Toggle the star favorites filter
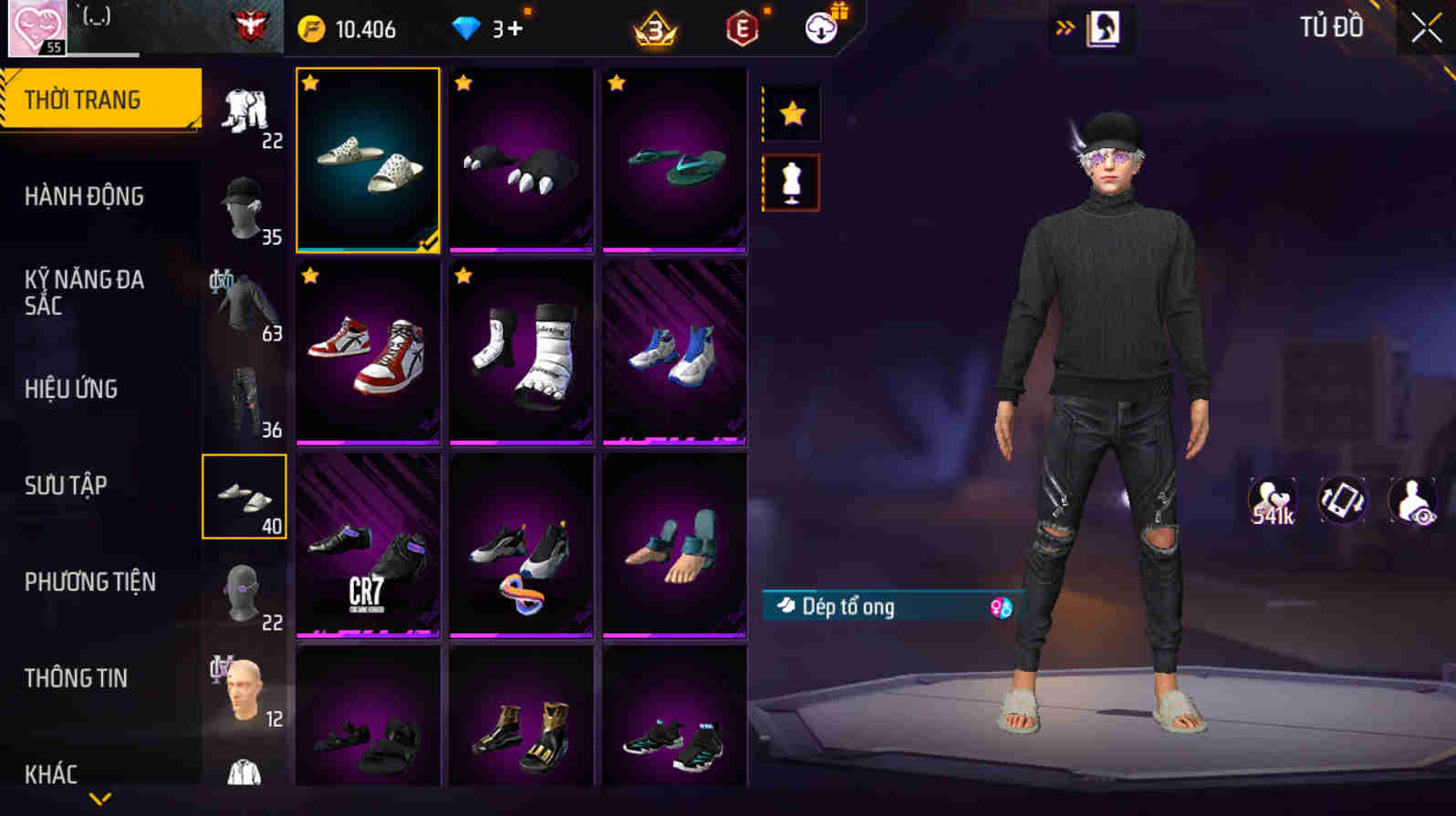Image resolution: width=1456 pixels, height=816 pixels. (x=790, y=112)
